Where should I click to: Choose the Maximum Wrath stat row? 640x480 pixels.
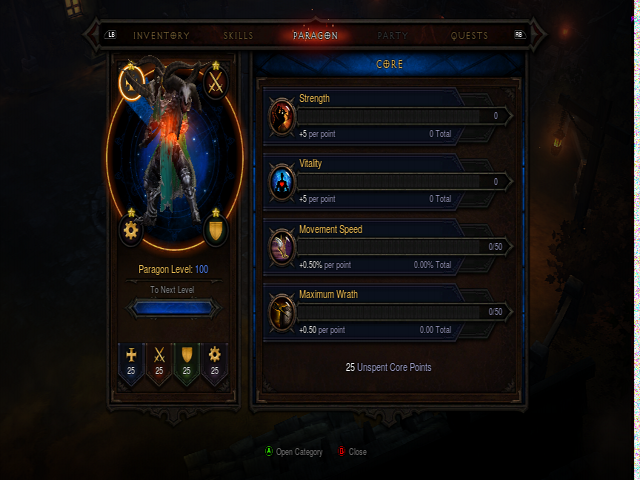pos(390,312)
